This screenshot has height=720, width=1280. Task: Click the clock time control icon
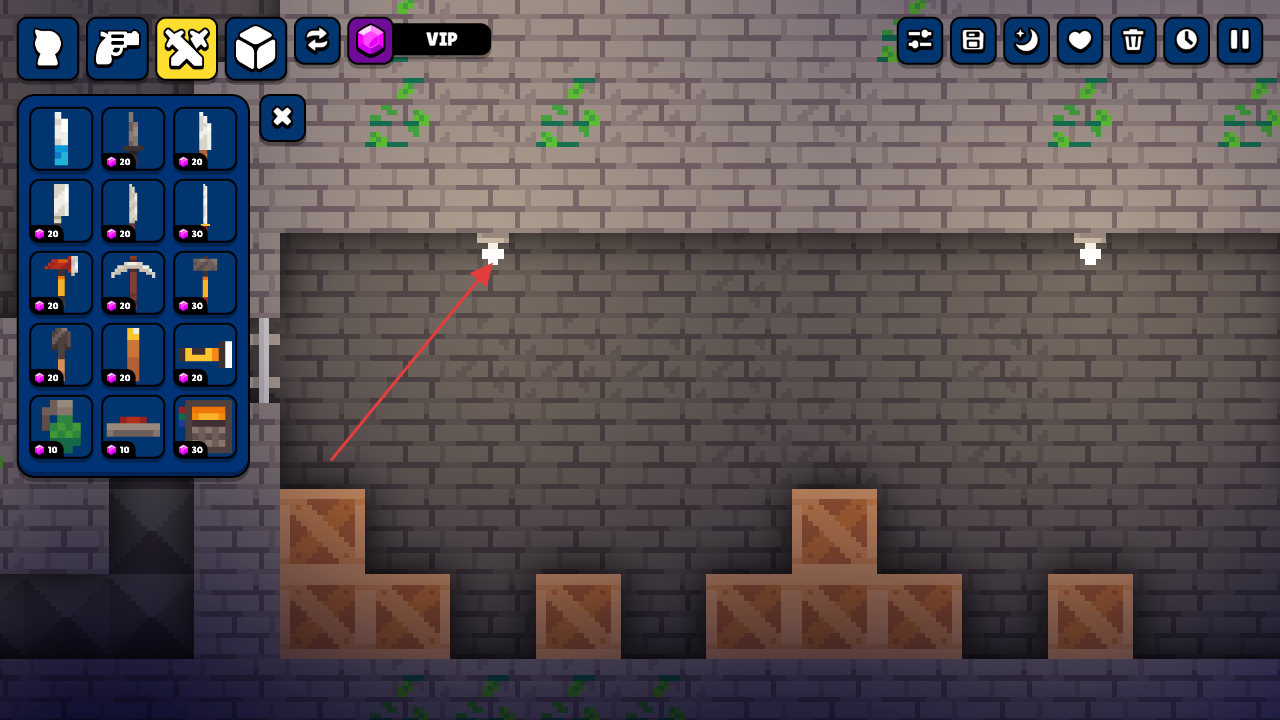pos(1186,41)
